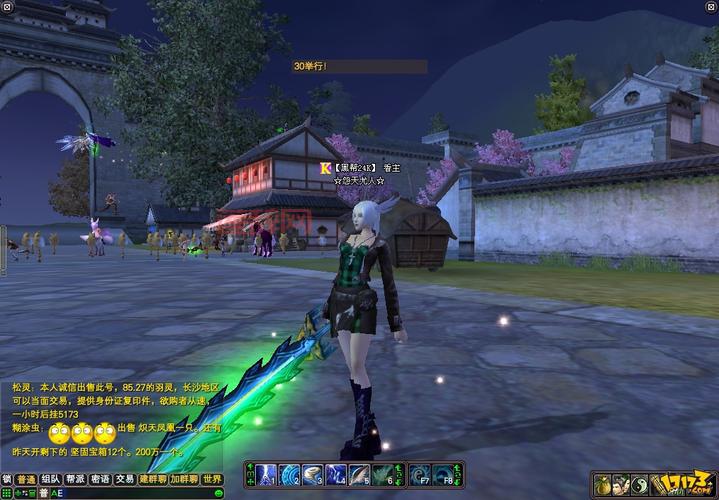Open the 帮派 guild chat channel

click(76, 479)
